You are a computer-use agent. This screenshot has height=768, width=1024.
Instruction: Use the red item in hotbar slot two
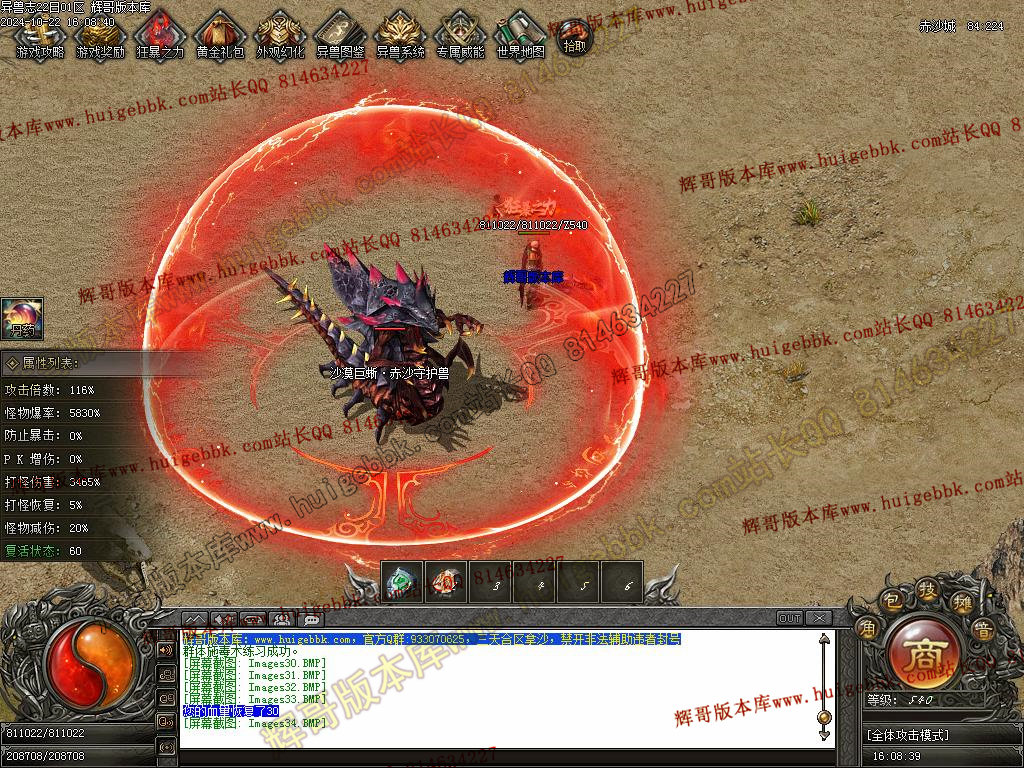tap(446, 582)
